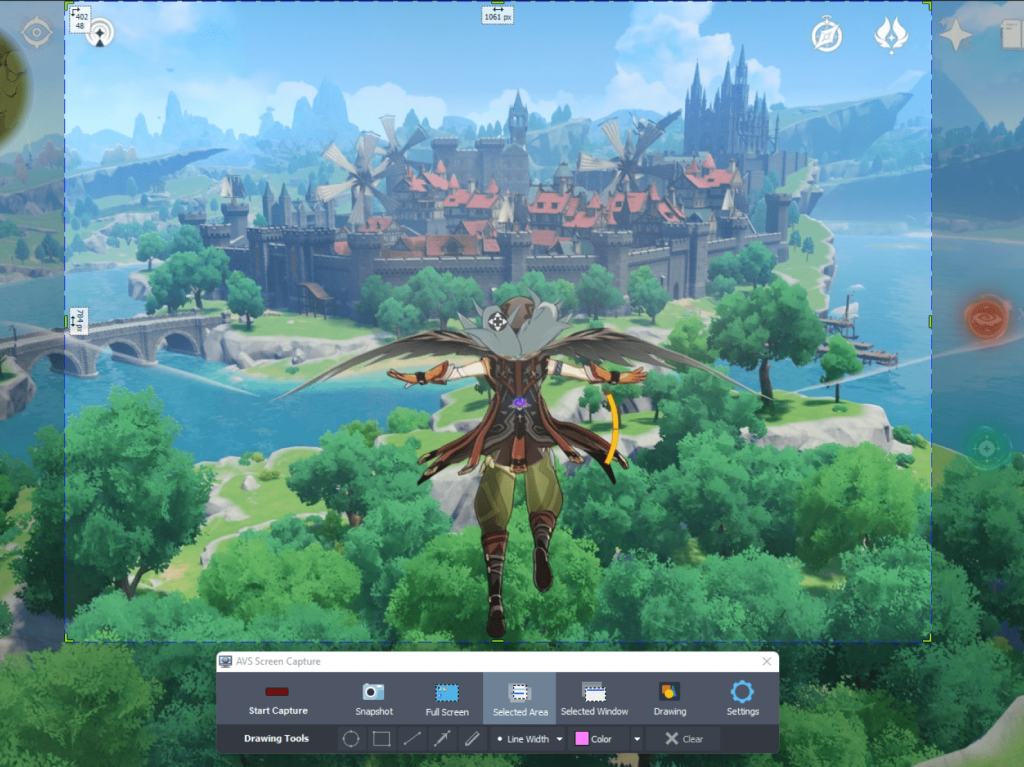
Task: Click the eye icon above the minimap
Action: 37,33
